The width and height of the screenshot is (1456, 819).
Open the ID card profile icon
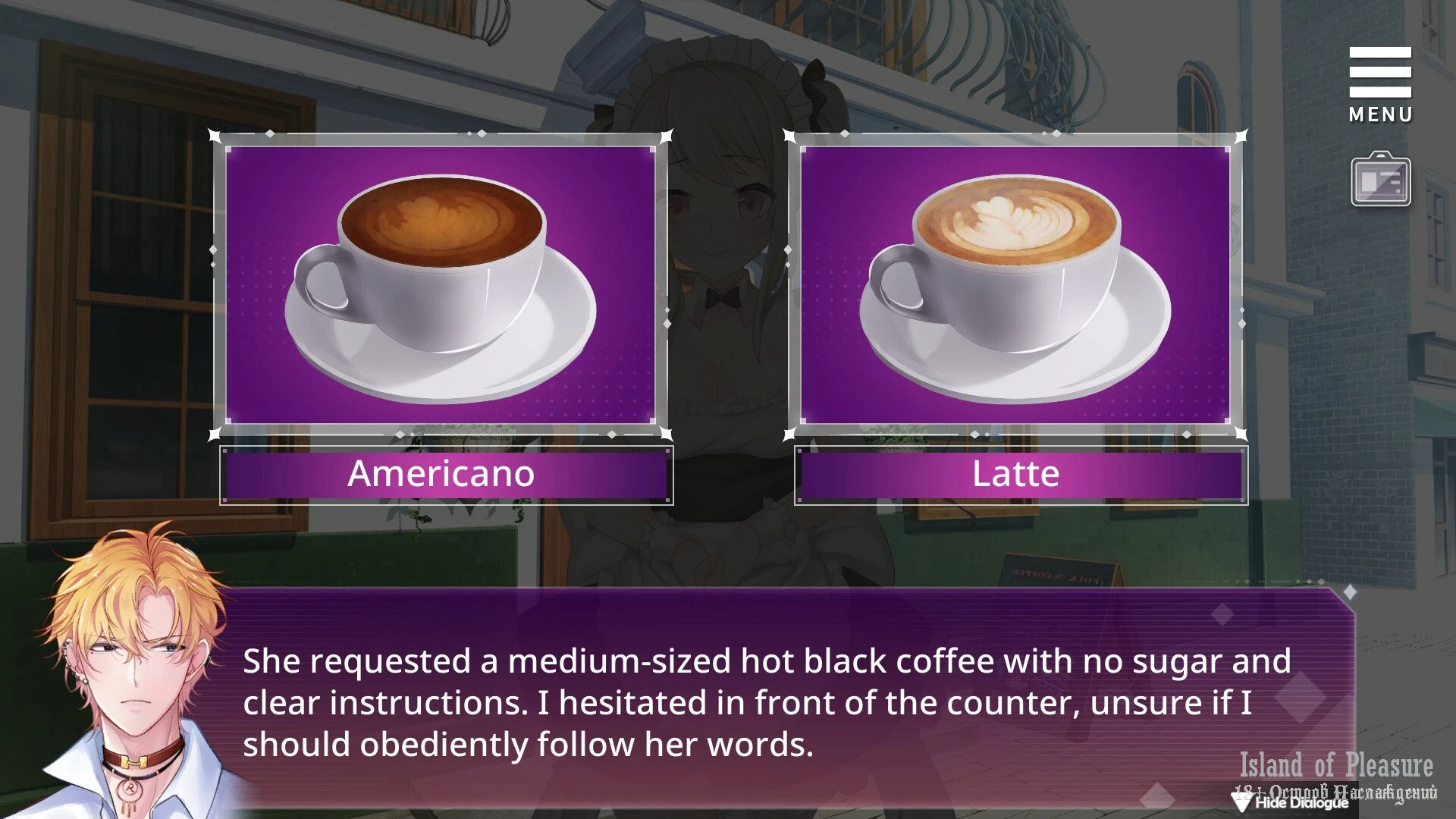pos(1380,180)
